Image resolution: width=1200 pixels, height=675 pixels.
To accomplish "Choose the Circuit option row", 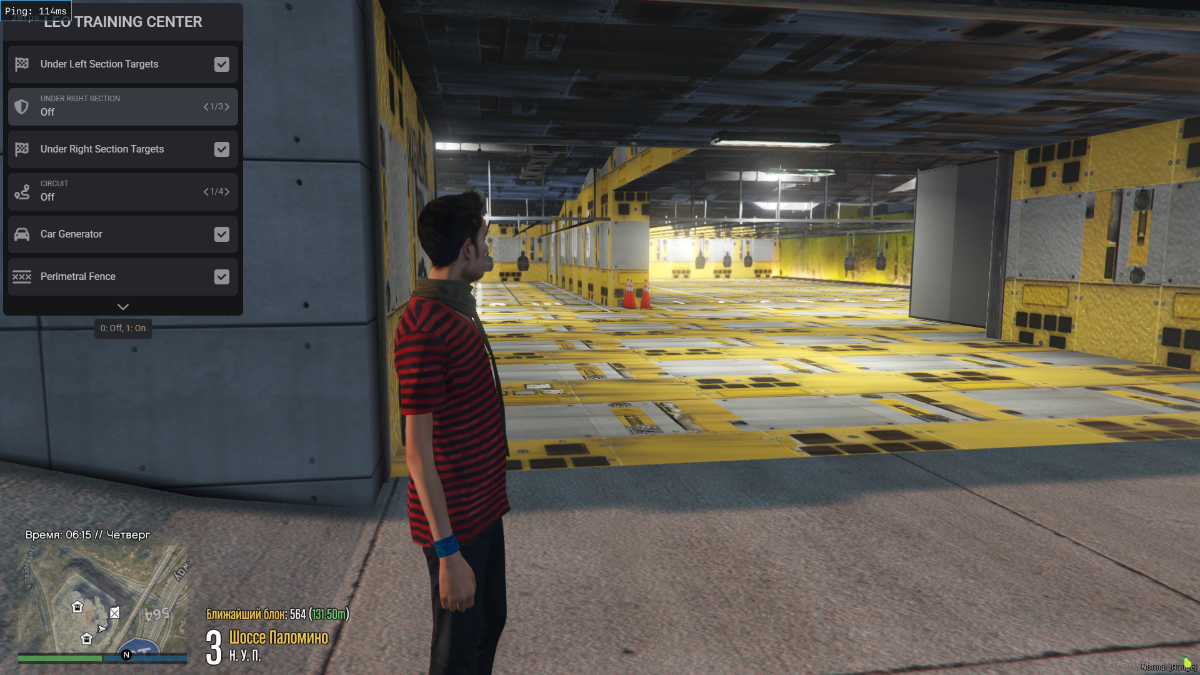I will 122,191.
